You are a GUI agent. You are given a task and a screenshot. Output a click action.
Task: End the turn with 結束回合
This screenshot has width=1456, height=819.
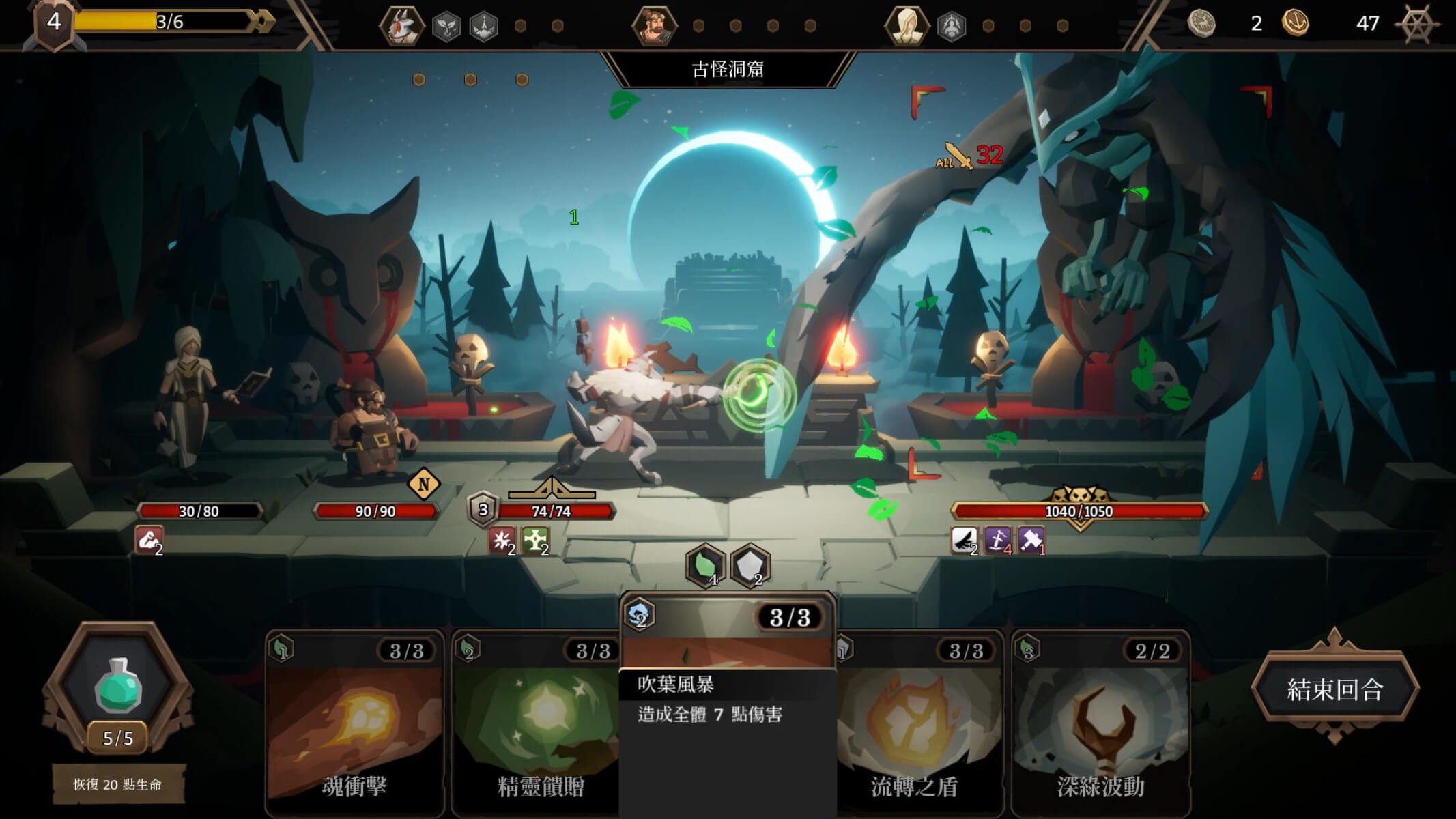click(1334, 689)
